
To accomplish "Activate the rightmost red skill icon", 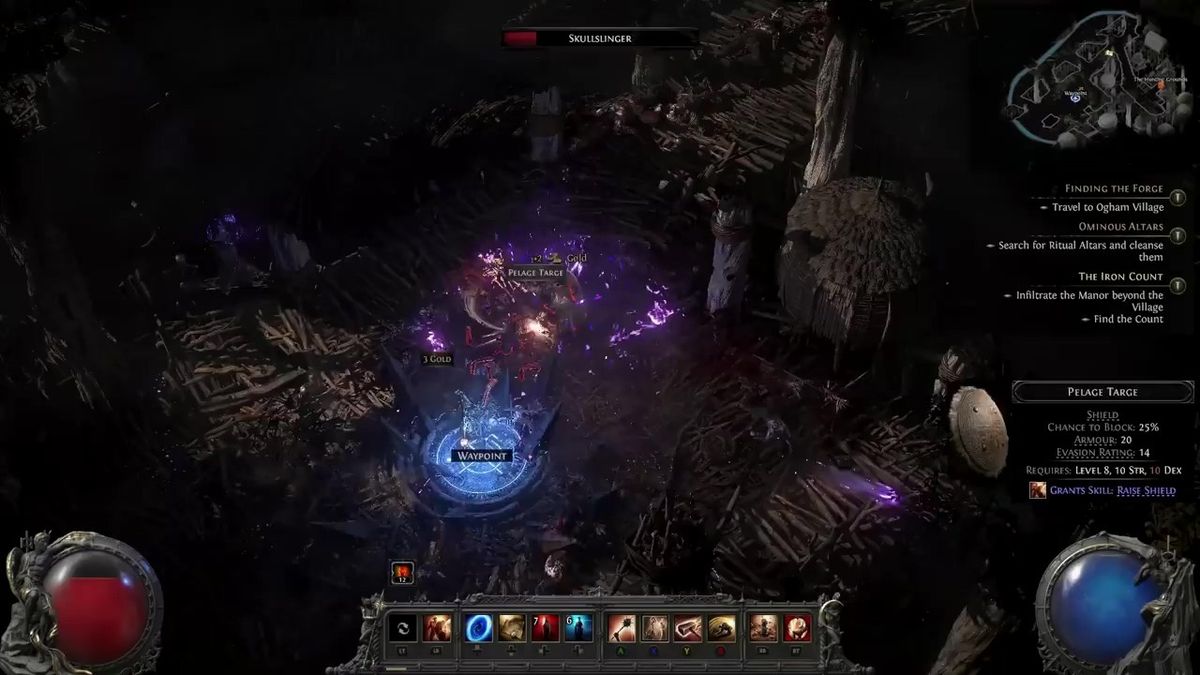I will pyautogui.click(x=797, y=628).
